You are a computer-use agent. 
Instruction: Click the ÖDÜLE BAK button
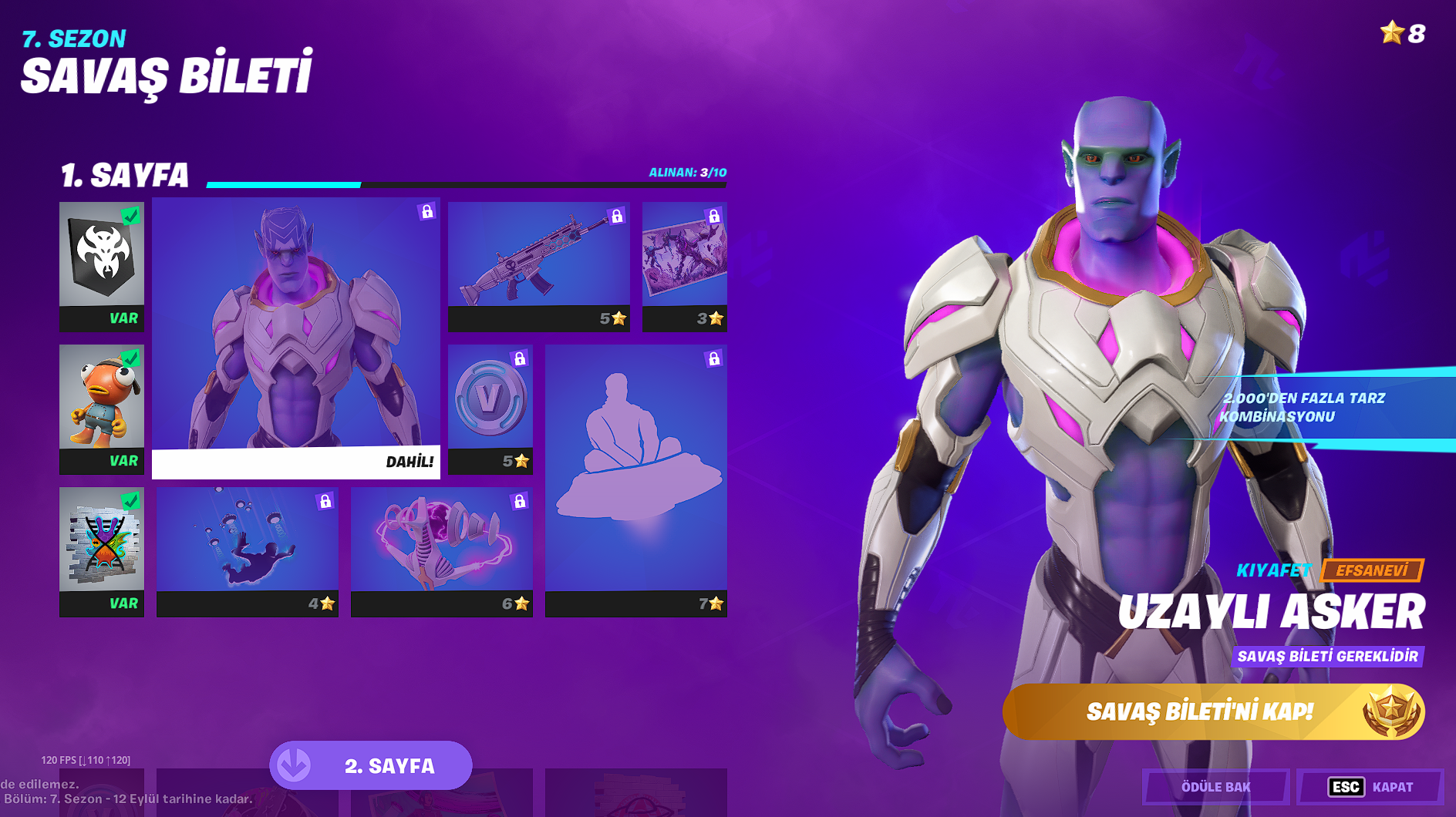tap(1215, 787)
